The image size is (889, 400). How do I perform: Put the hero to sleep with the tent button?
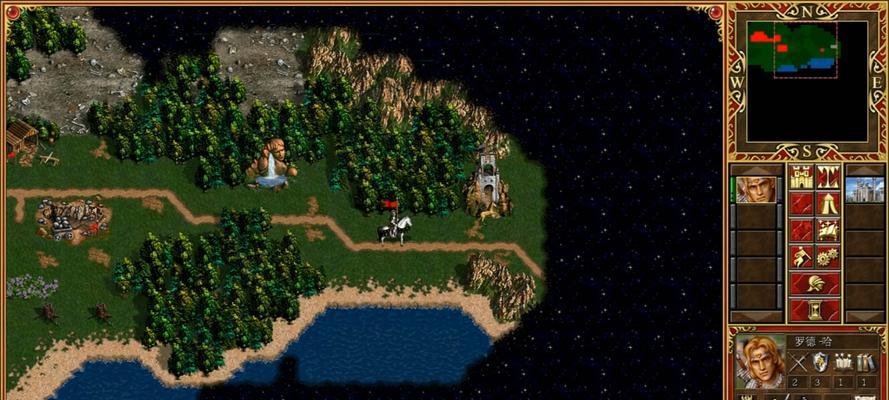828,204
